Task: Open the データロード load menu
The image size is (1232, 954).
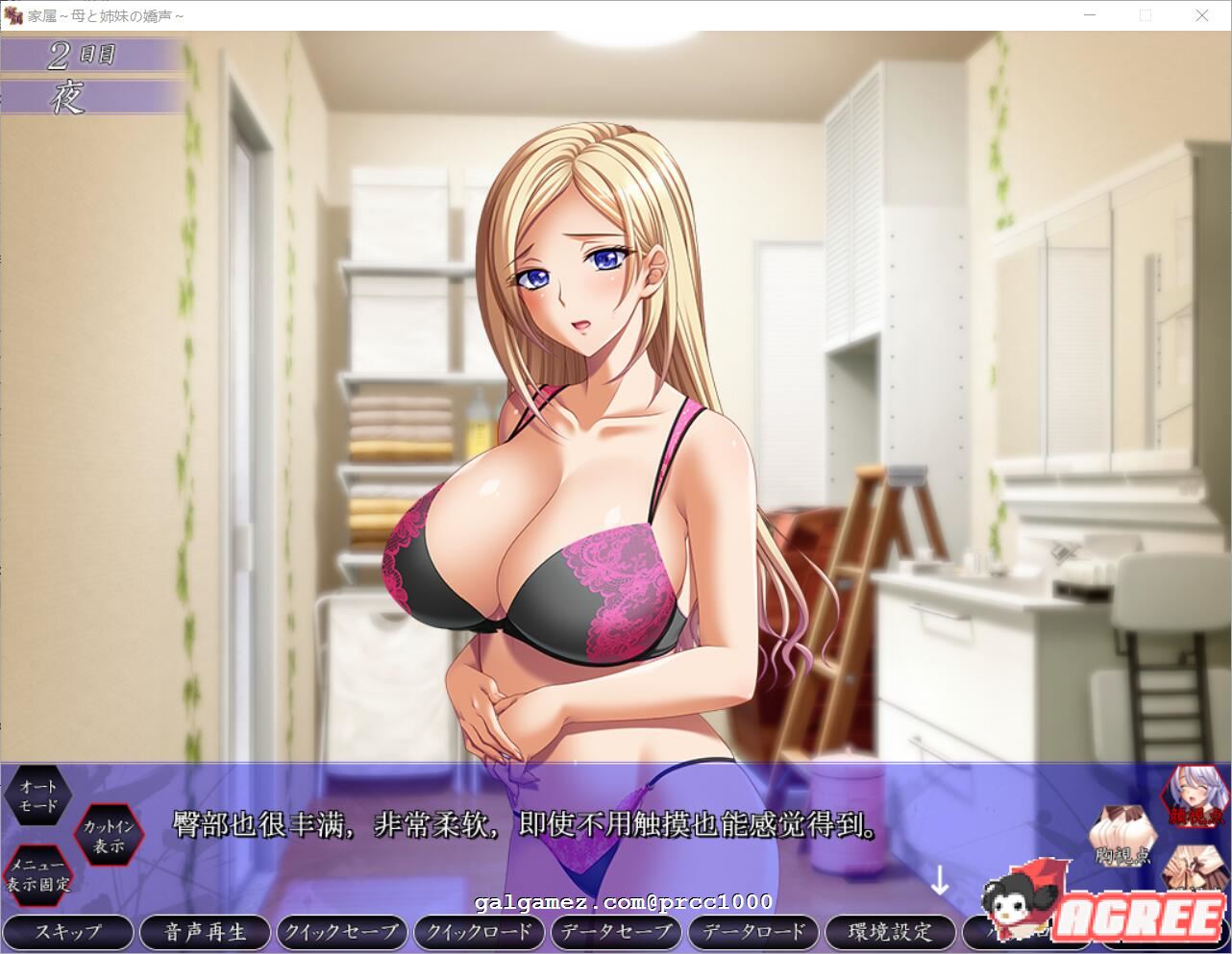Action: pyautogui.click(x=753, y=931)
